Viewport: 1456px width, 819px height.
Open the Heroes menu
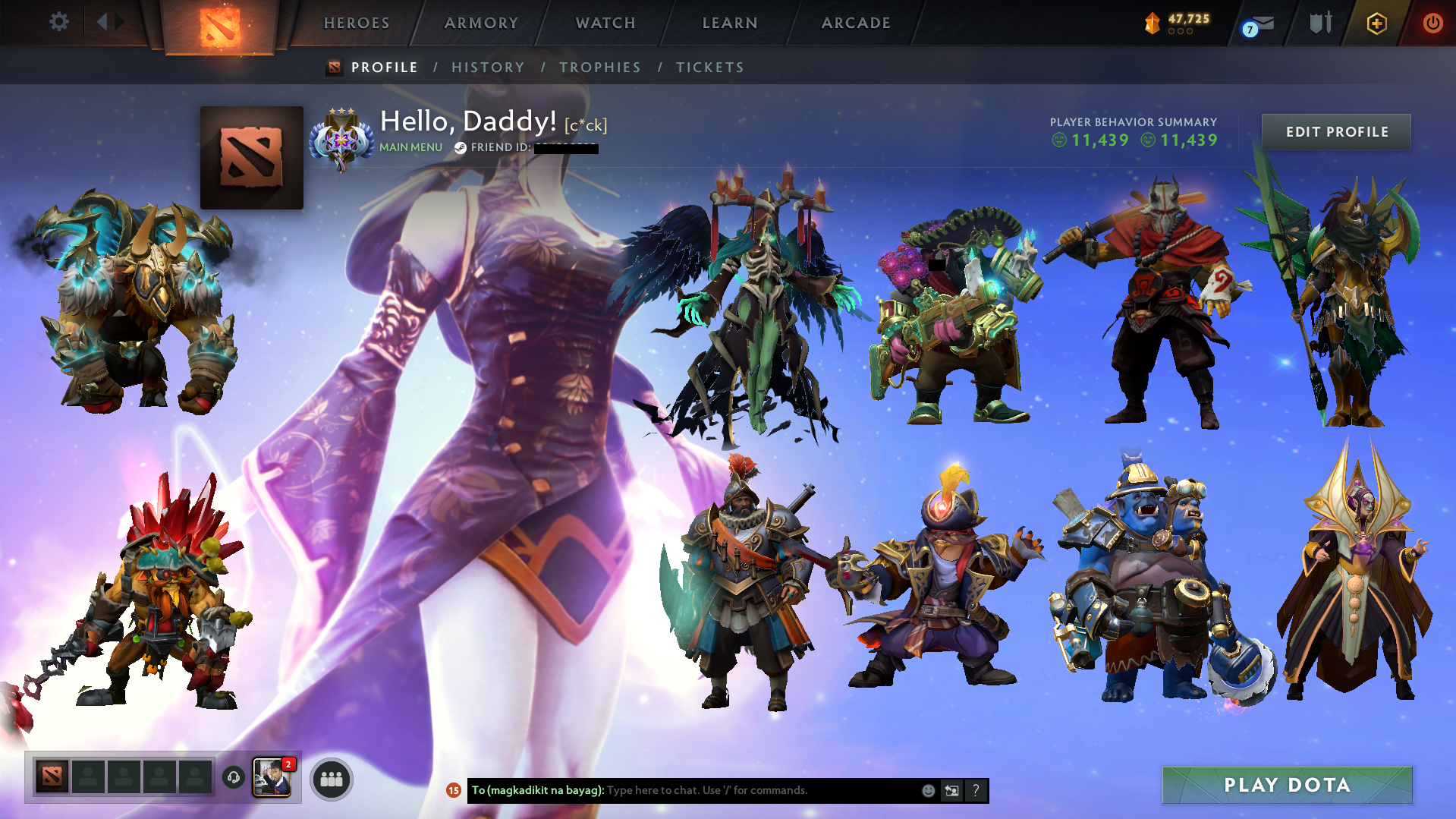tap(357, 23)
